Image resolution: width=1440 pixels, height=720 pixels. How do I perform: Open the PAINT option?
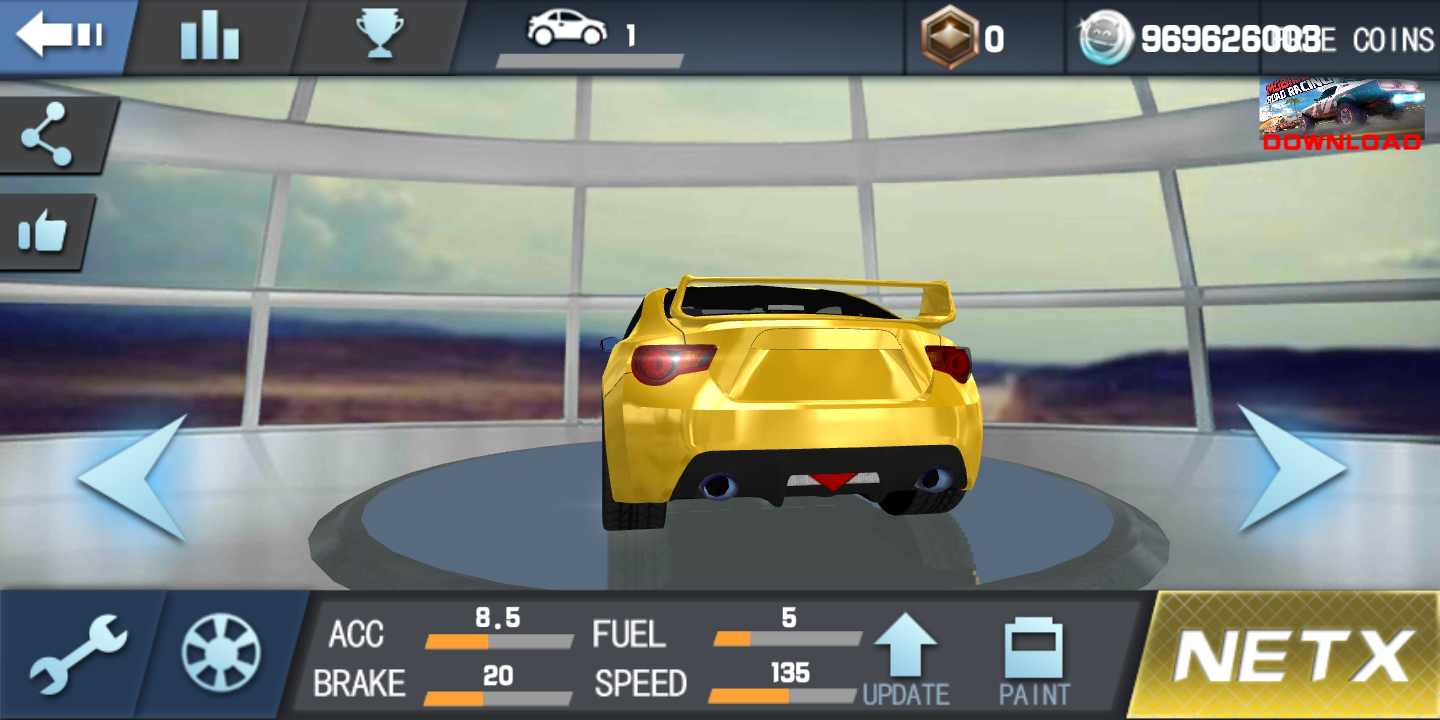(1034, 662)
